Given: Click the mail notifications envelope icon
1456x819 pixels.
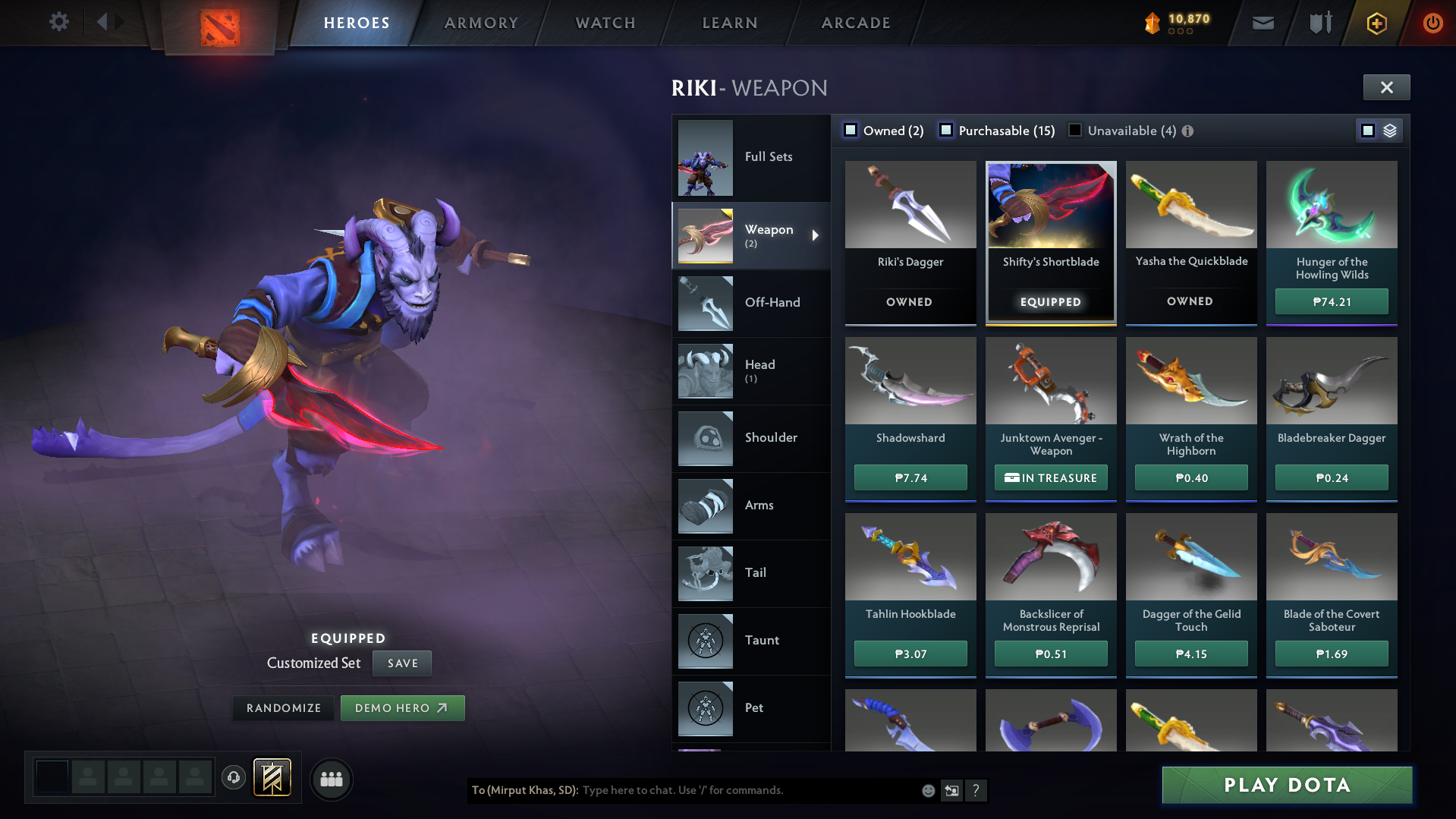Looking at the screenshot, I should click(x=1262, y=23).
